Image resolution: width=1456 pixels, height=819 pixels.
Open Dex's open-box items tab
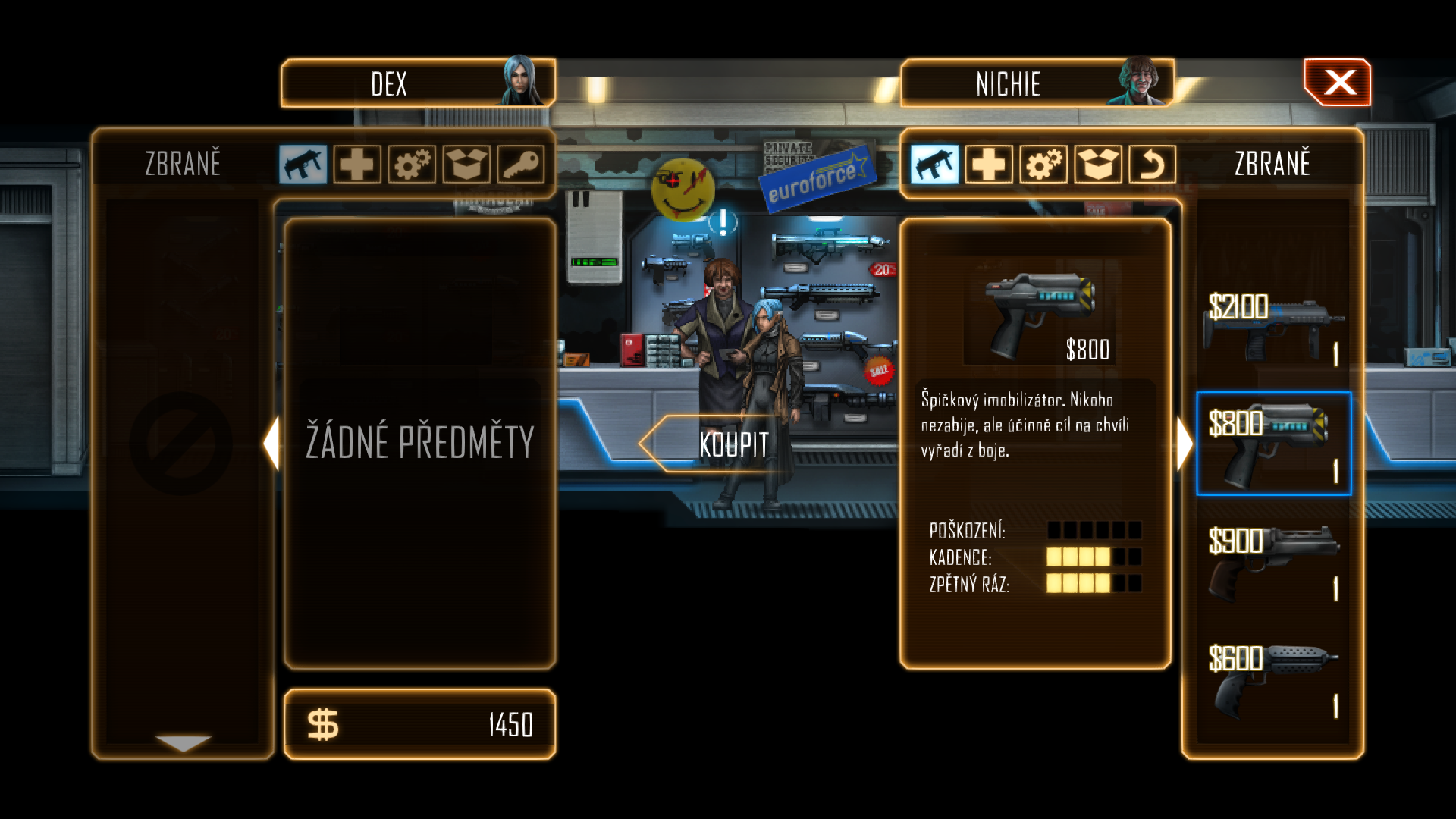[466, 164]
